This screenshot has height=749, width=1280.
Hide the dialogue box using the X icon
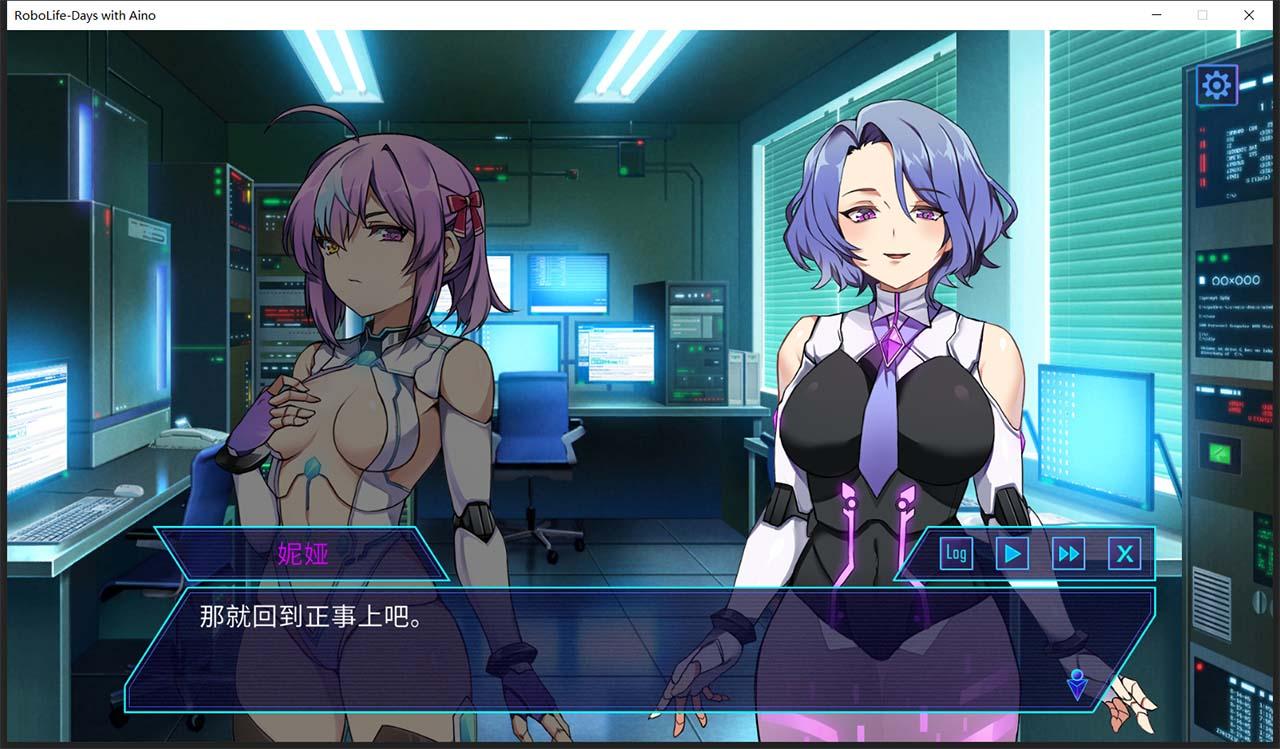tap(1125, 553)
